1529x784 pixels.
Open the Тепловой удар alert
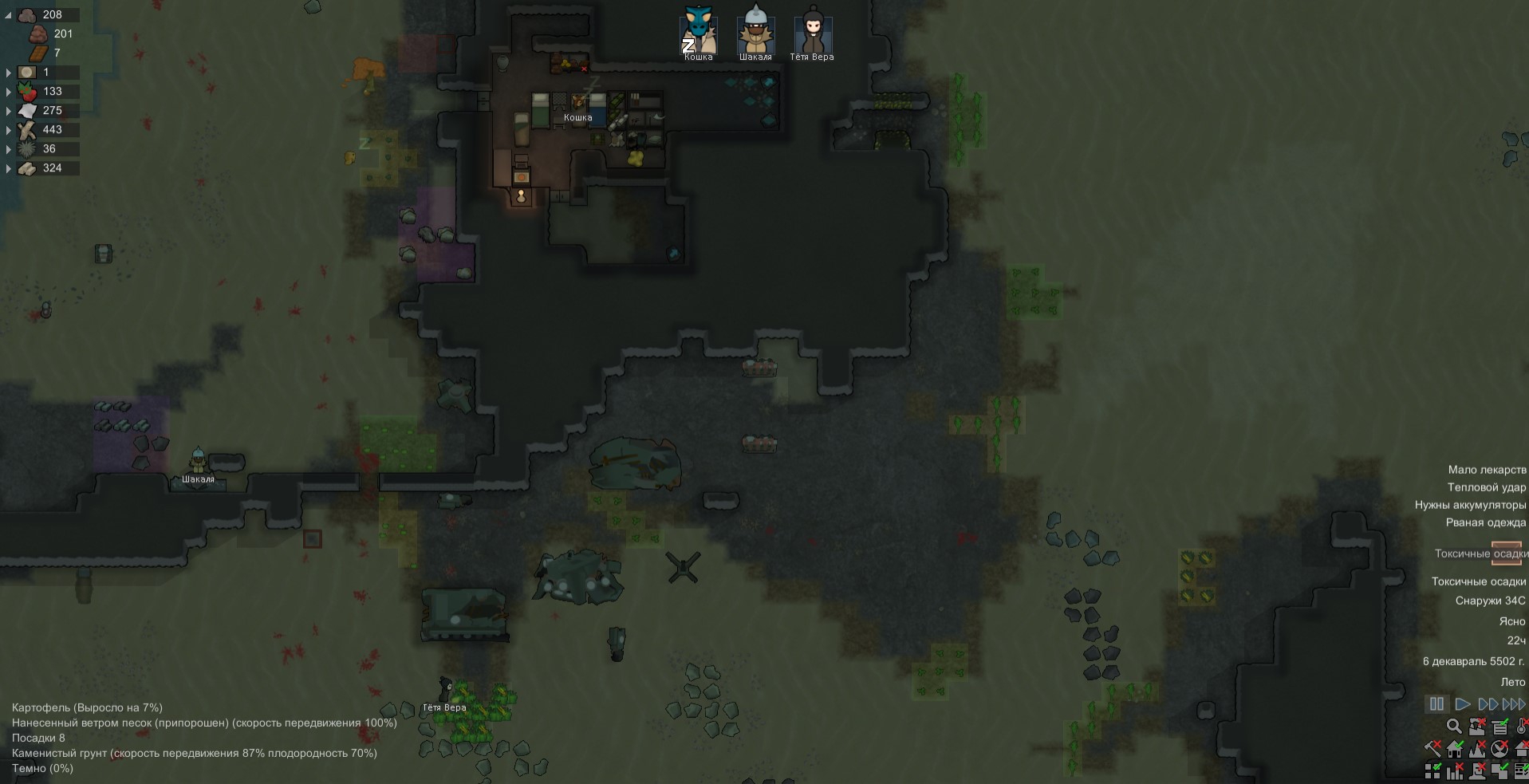(1486, 487)
